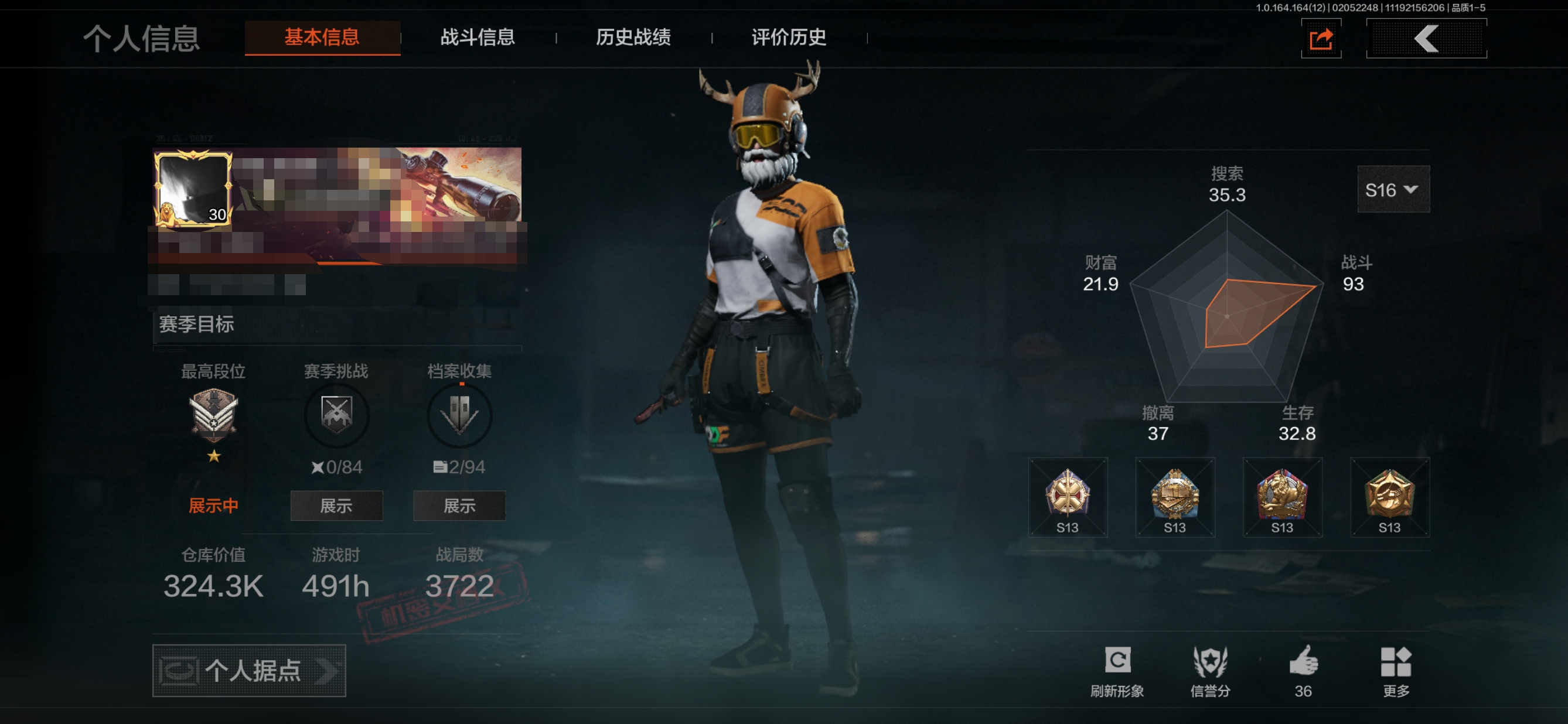
Task: Click the 最高段位 rank emblem
Action: (x=213, y=415)
